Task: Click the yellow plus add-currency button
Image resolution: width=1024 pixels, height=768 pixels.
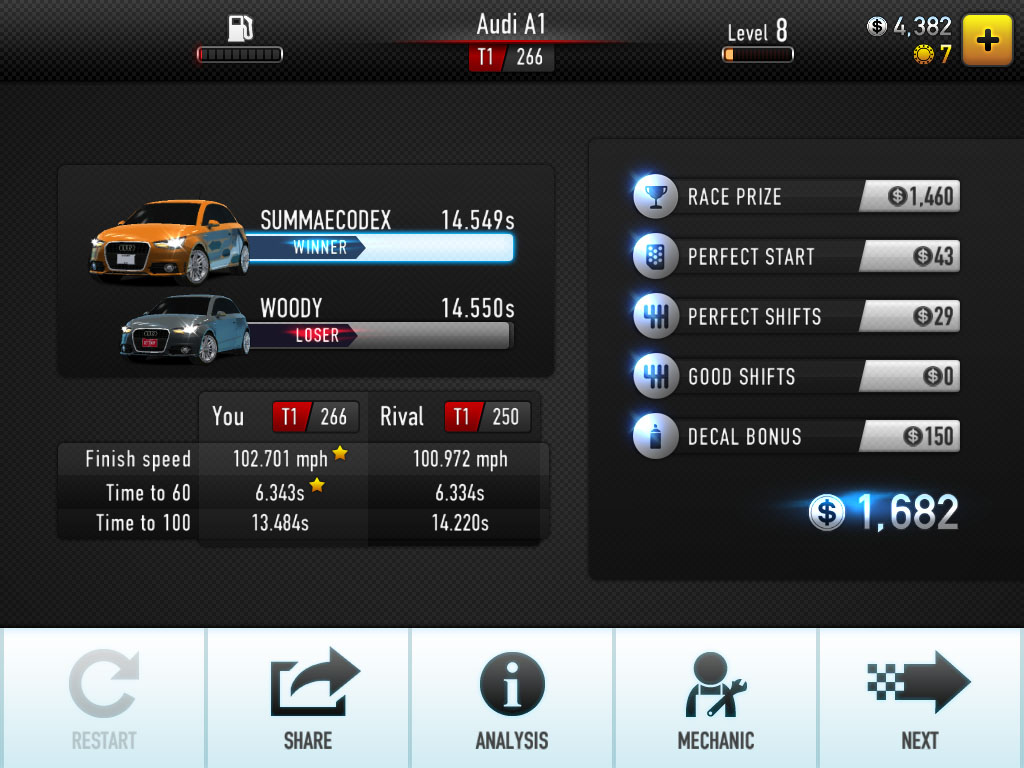Action: click(x=987, y=40)
